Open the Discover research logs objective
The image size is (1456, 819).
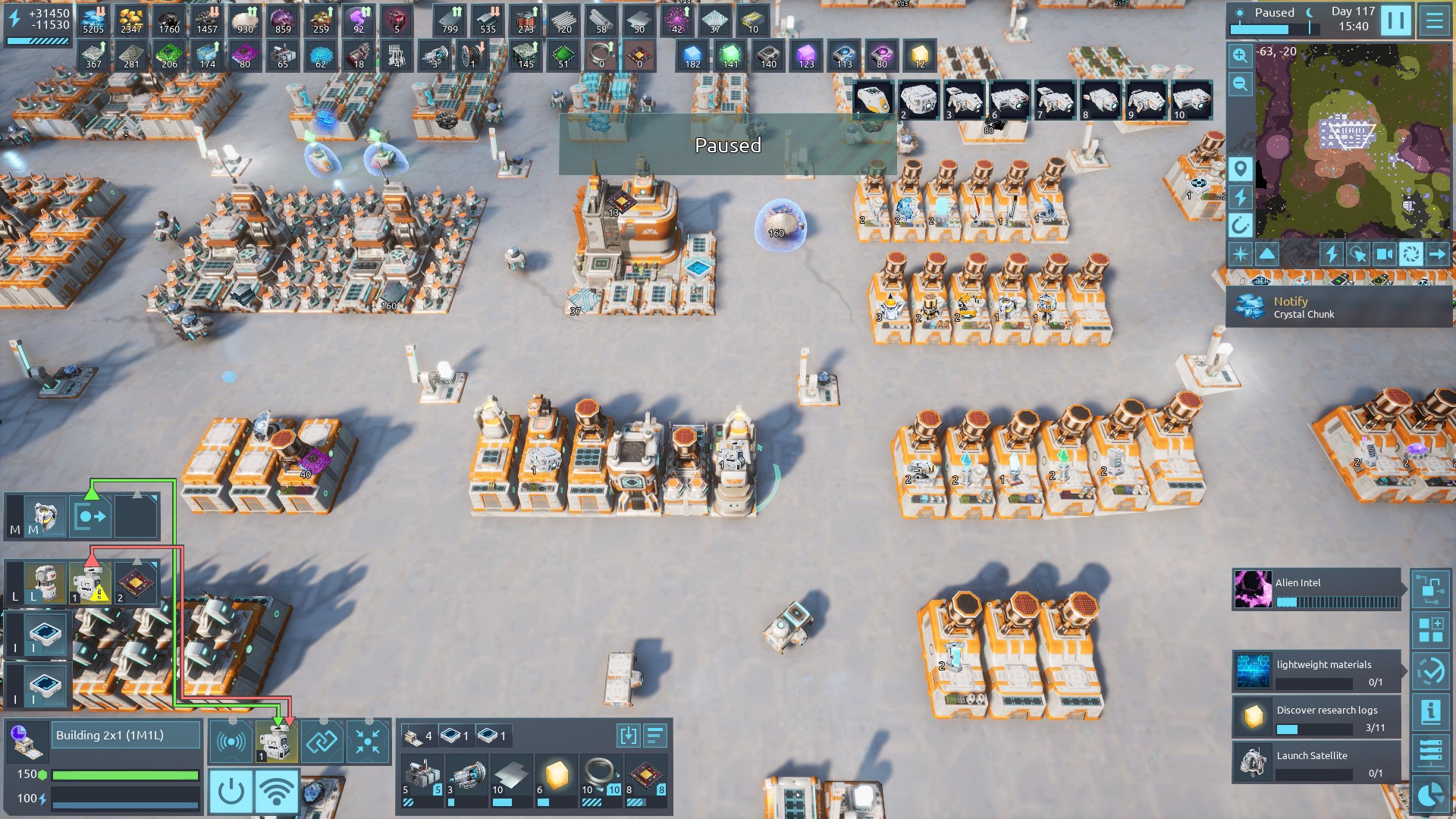coord(1316,717)
